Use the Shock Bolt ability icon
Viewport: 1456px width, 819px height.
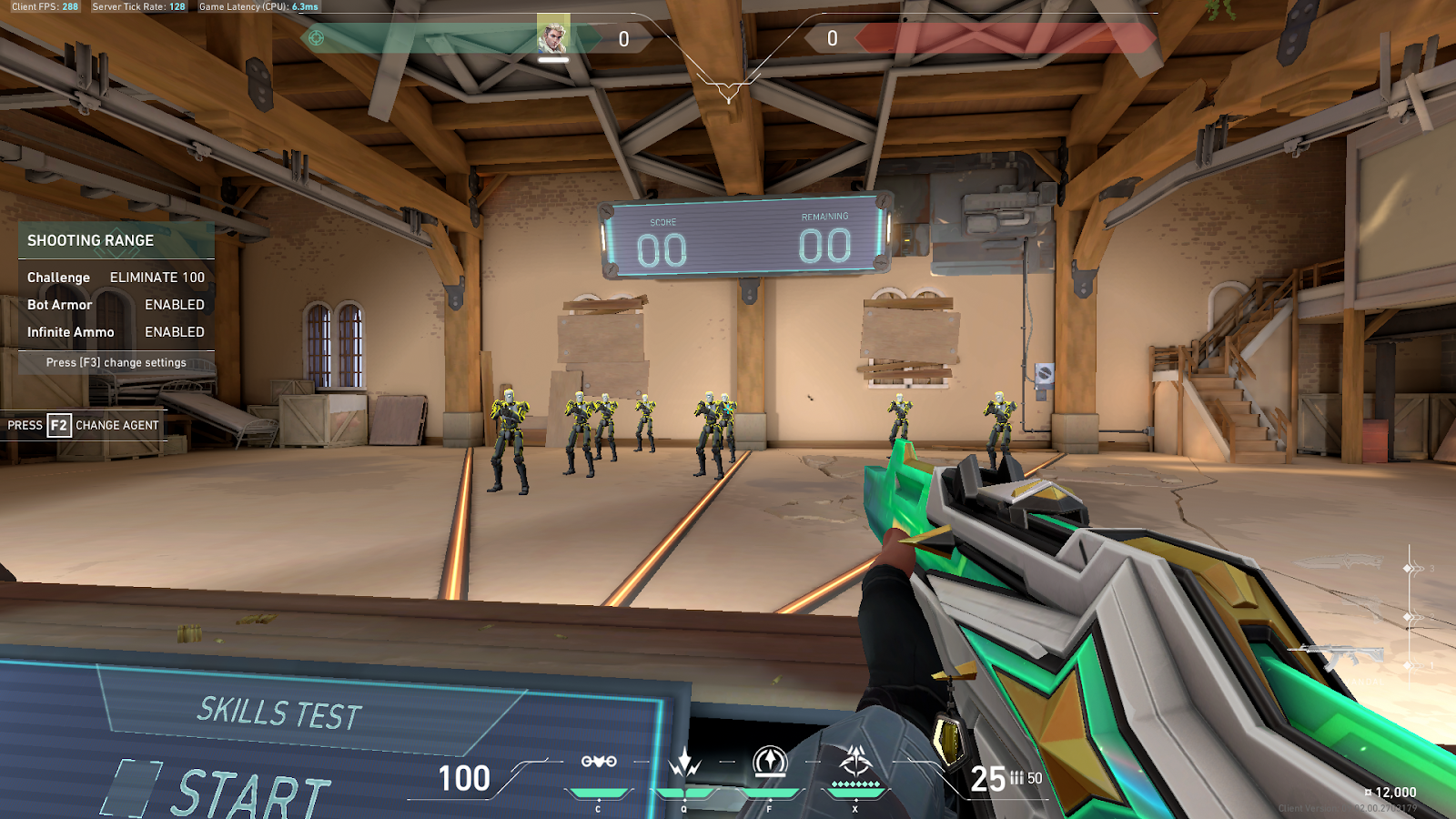(684, 762)
